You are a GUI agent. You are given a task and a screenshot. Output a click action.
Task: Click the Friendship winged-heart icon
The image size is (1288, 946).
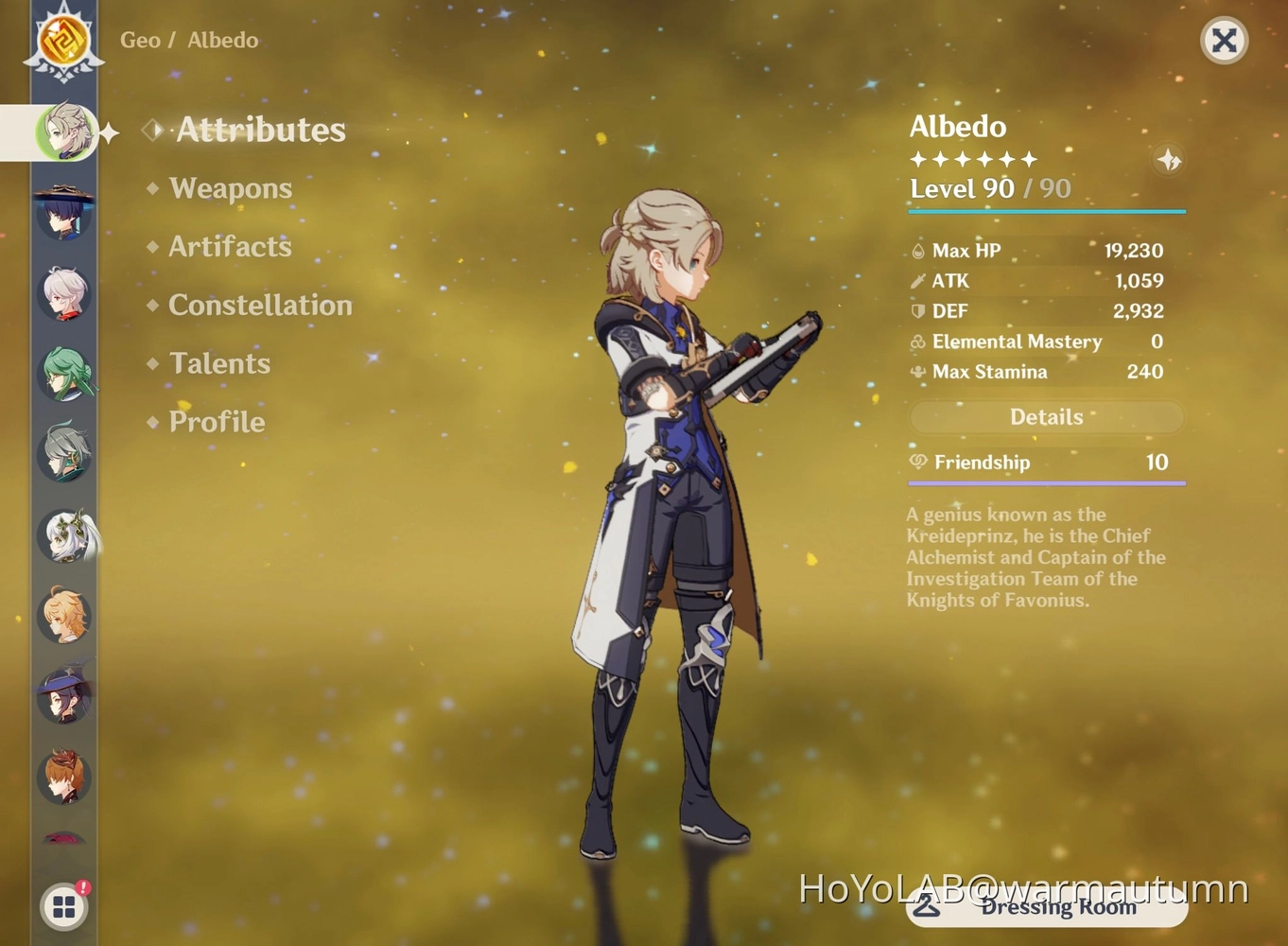(915, 463)
